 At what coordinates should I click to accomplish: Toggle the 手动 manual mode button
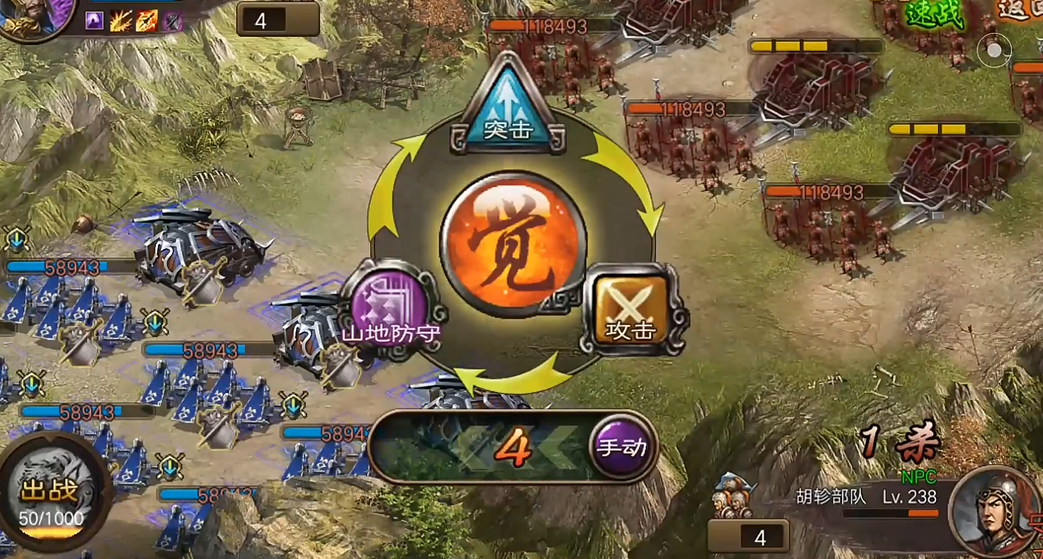point(622,449)
